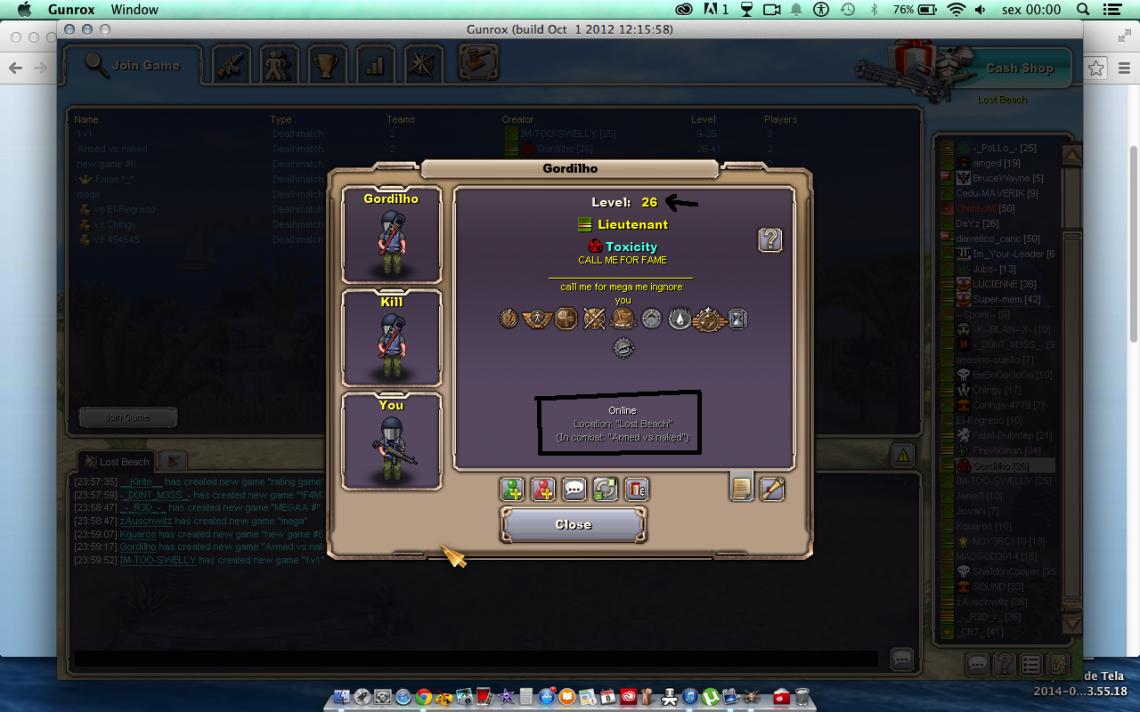1140x712 pixels.
Task: Select the You character portrait
Action: coord(391,441)
